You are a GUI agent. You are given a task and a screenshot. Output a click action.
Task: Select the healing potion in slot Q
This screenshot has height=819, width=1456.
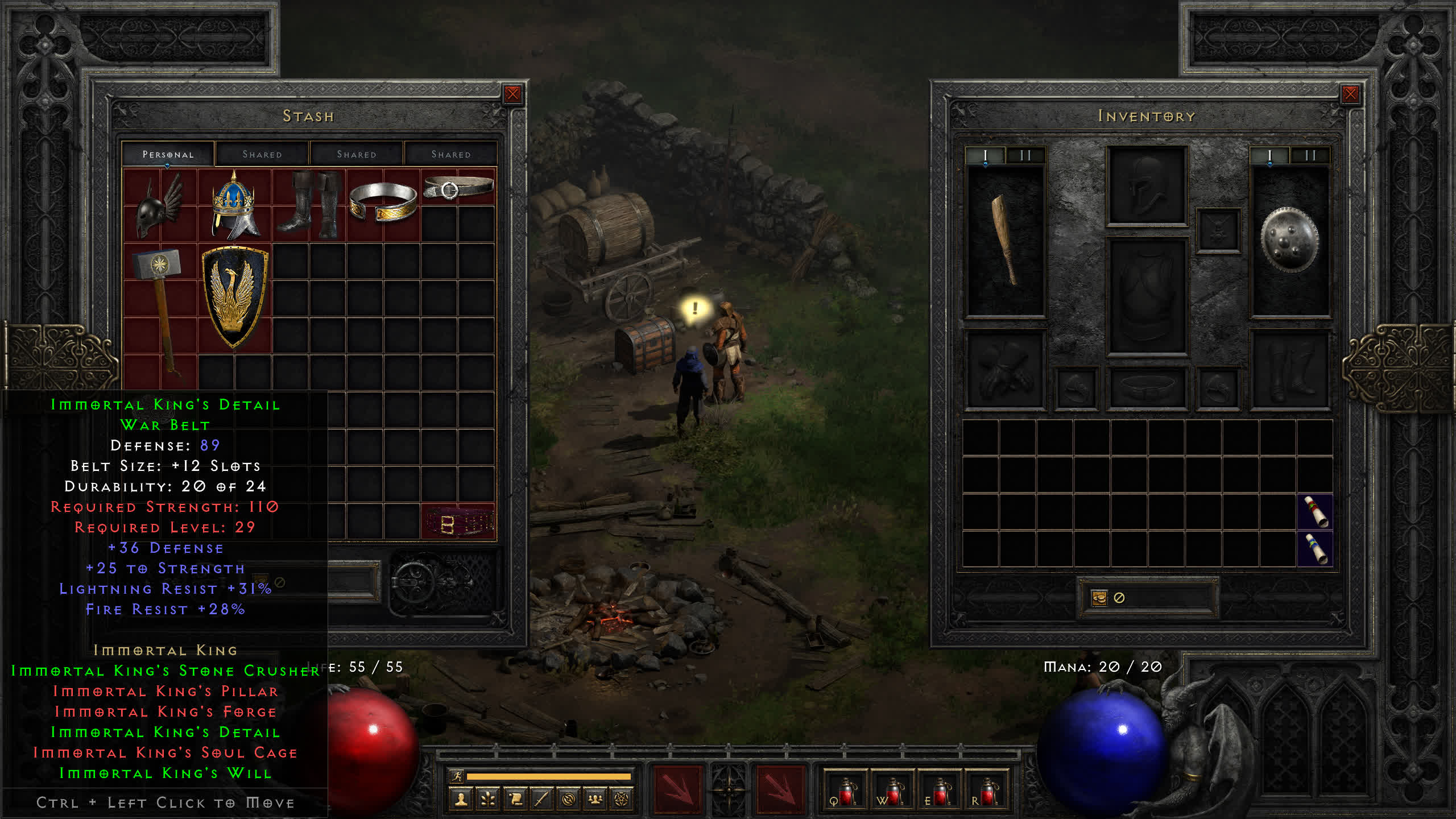[846, 791]
